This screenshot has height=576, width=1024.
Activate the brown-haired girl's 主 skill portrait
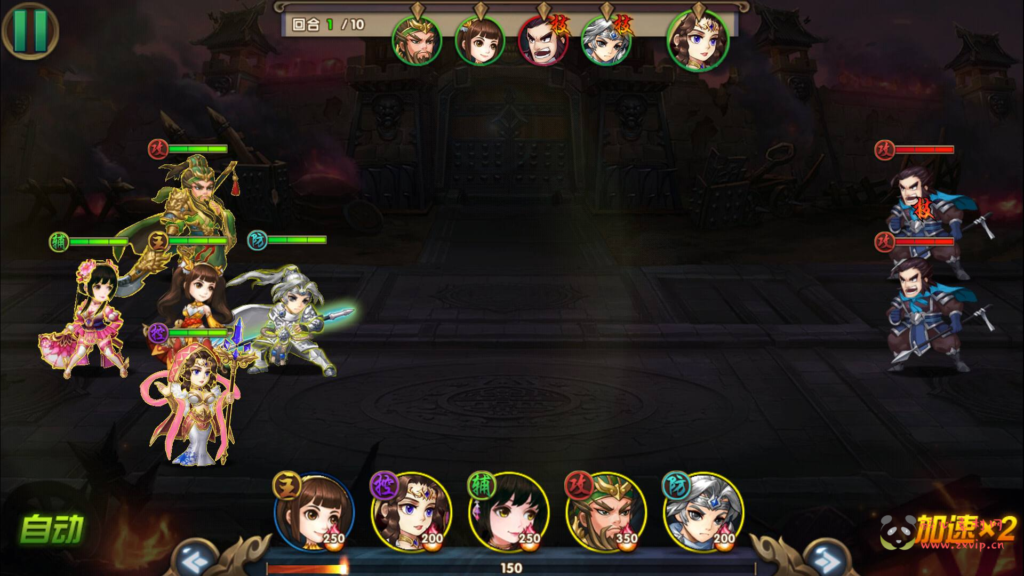pos(314,512)
